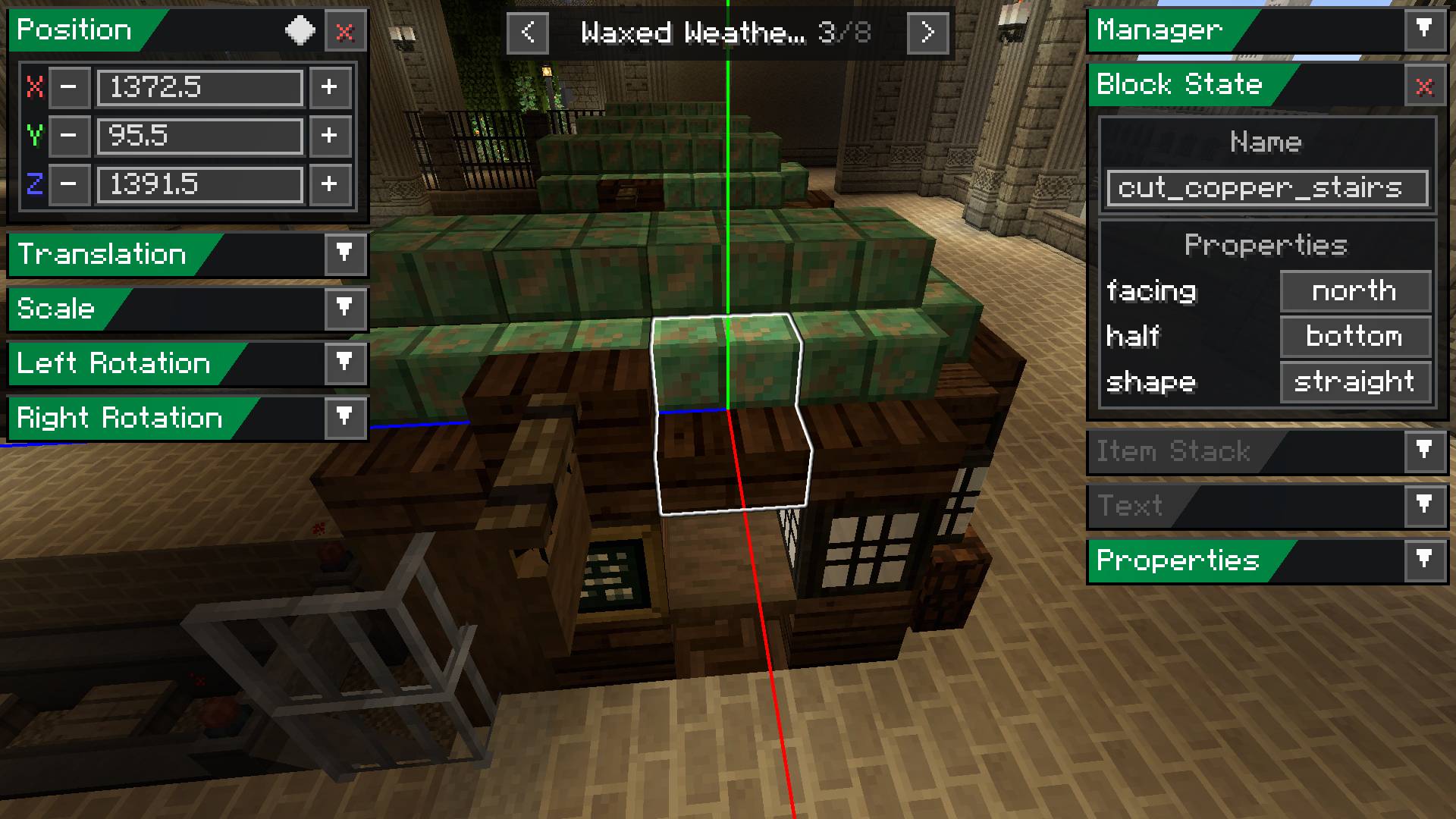Close the Block State panel with red X

click(1423, 85)
